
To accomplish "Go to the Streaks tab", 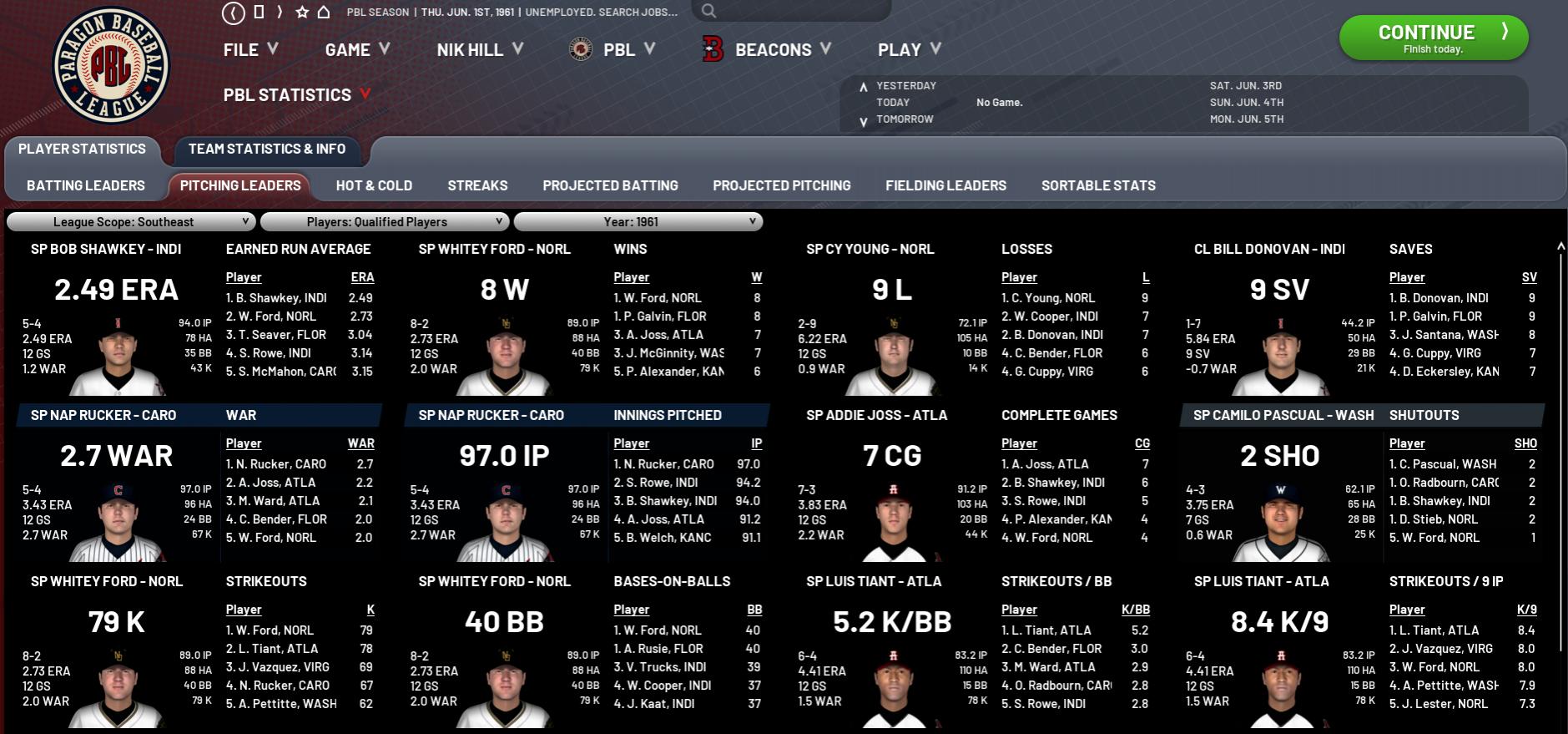I will pyautogui.click(x=477, y=185).
